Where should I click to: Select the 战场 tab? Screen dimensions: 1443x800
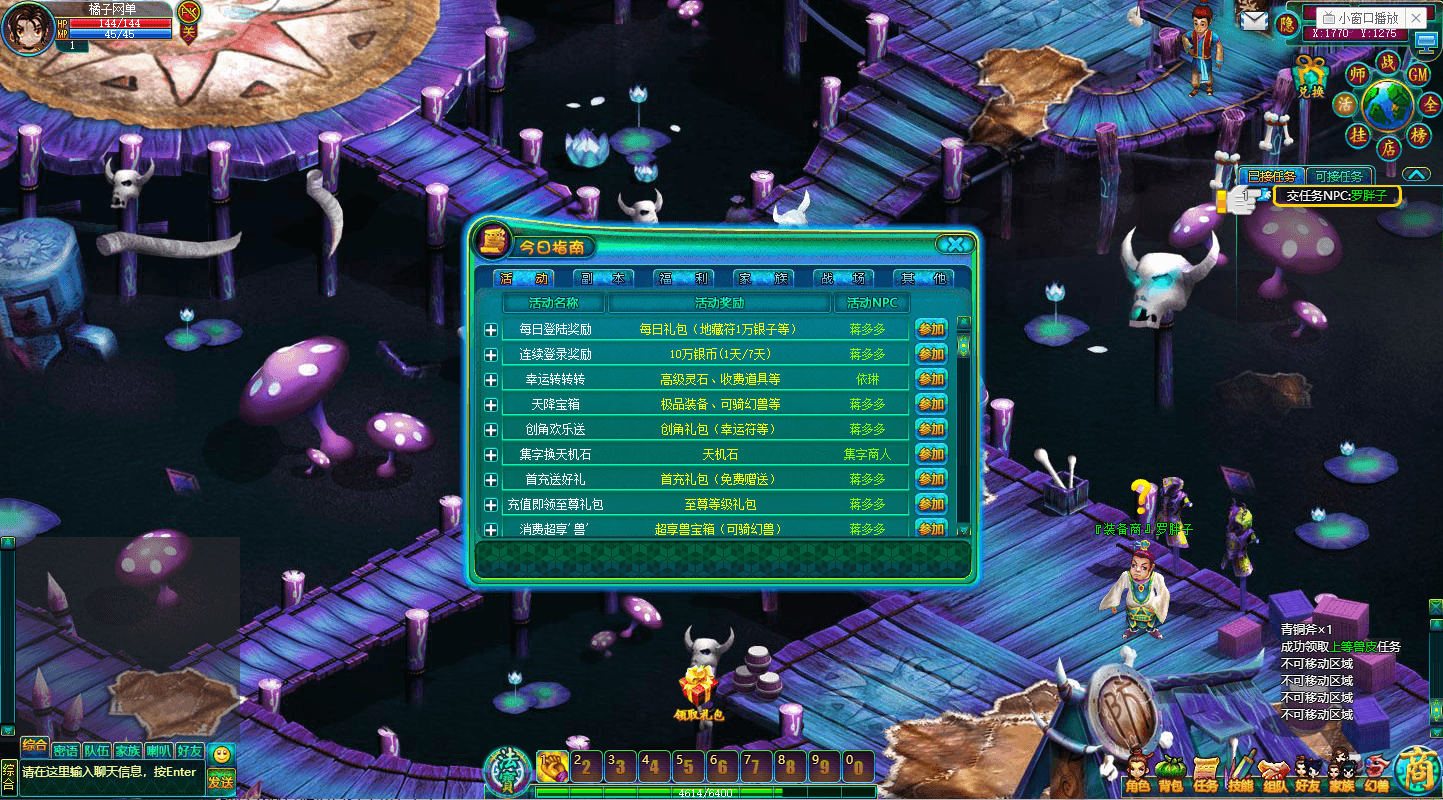[842, 279]
